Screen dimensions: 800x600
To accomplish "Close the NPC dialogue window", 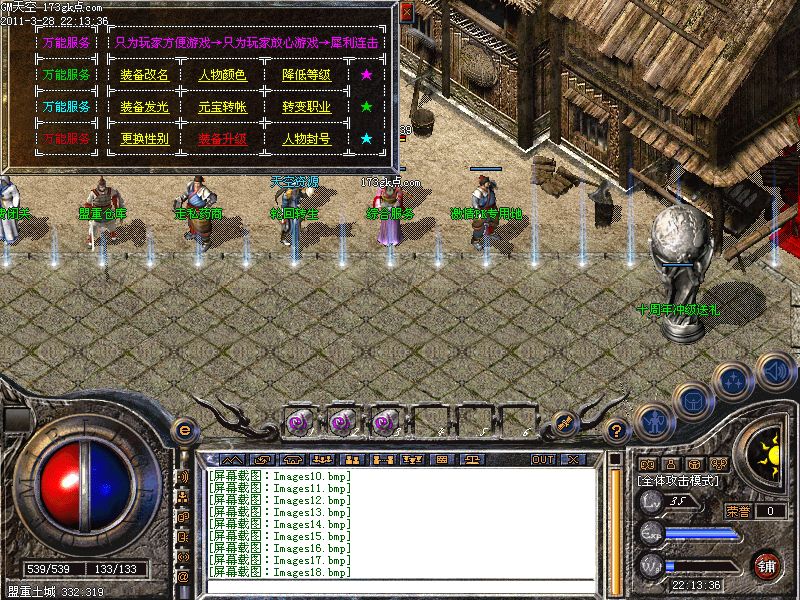I will [406, 12].
